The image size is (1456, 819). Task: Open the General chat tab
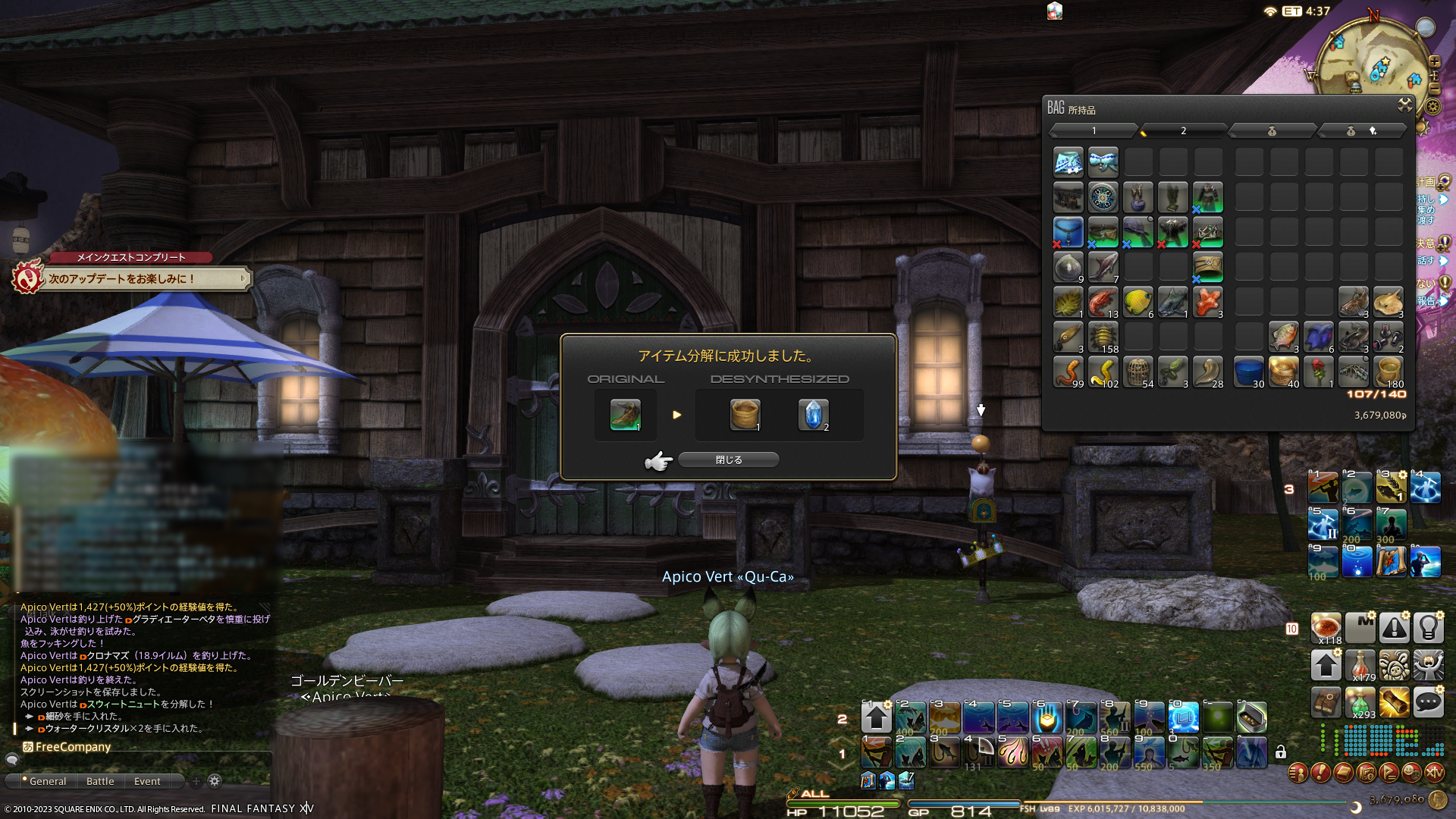coord(47,781)
